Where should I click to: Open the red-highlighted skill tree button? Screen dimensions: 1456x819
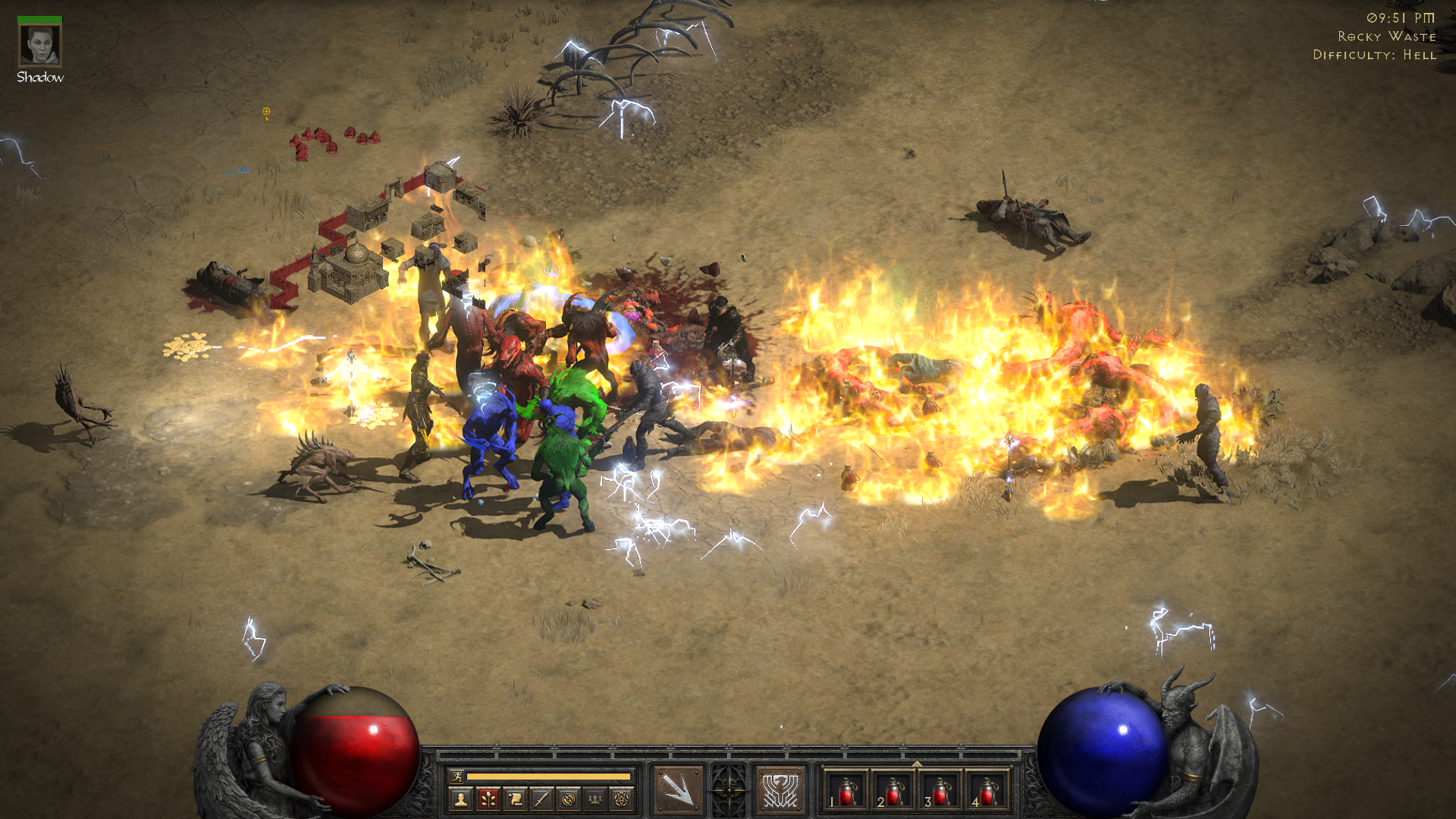[x=488, y=799]
